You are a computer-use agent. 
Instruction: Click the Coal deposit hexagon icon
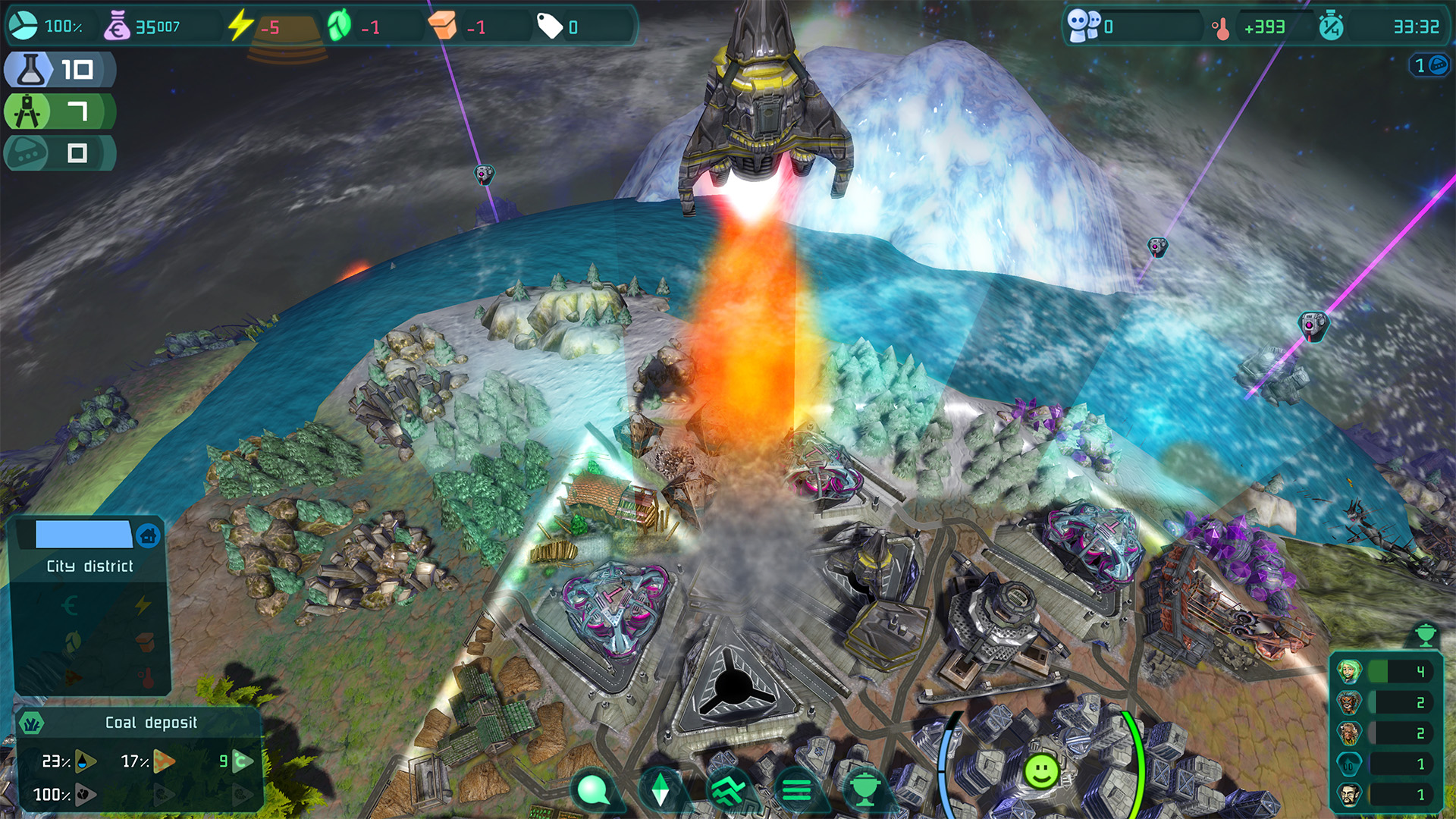coord(32,723)
